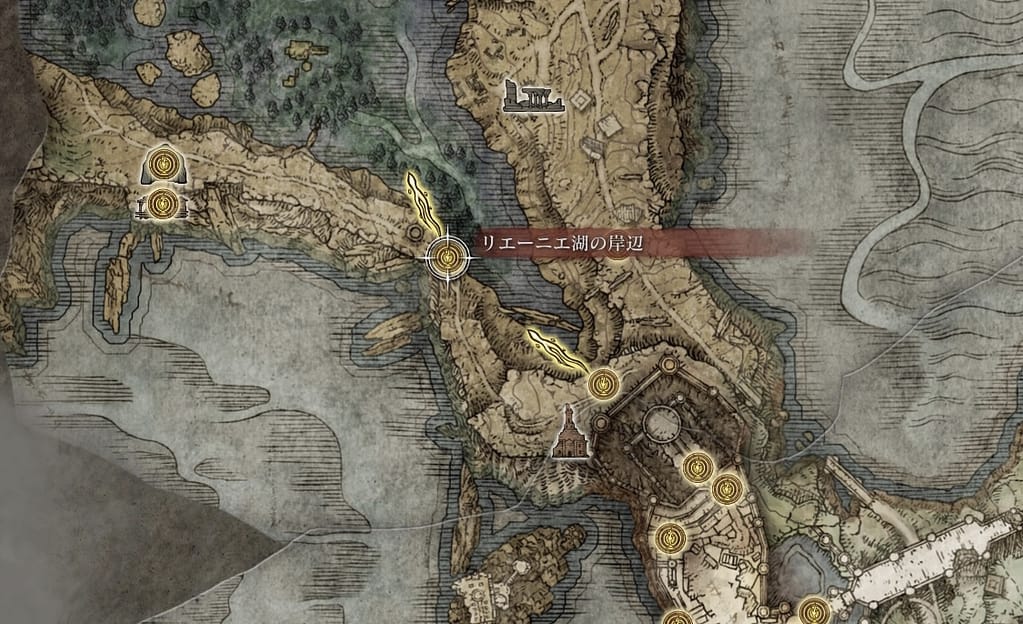This screenshot has width=1023, height=624.
Task: Select the highlighted リエーニエ湖の岸辺 site of grace
Action: [447, 258]
